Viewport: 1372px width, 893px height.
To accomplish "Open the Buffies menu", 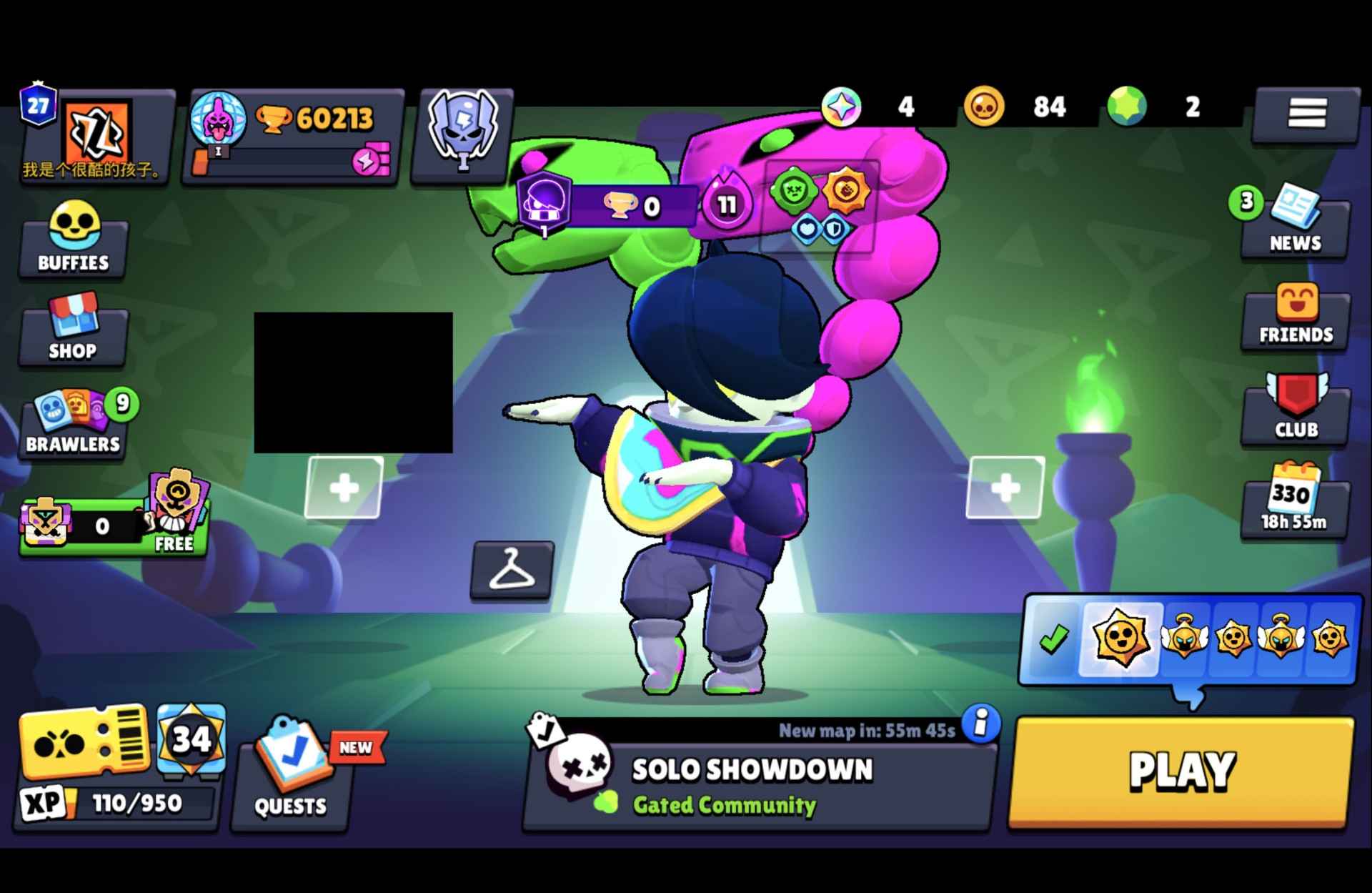I will 72,240.
